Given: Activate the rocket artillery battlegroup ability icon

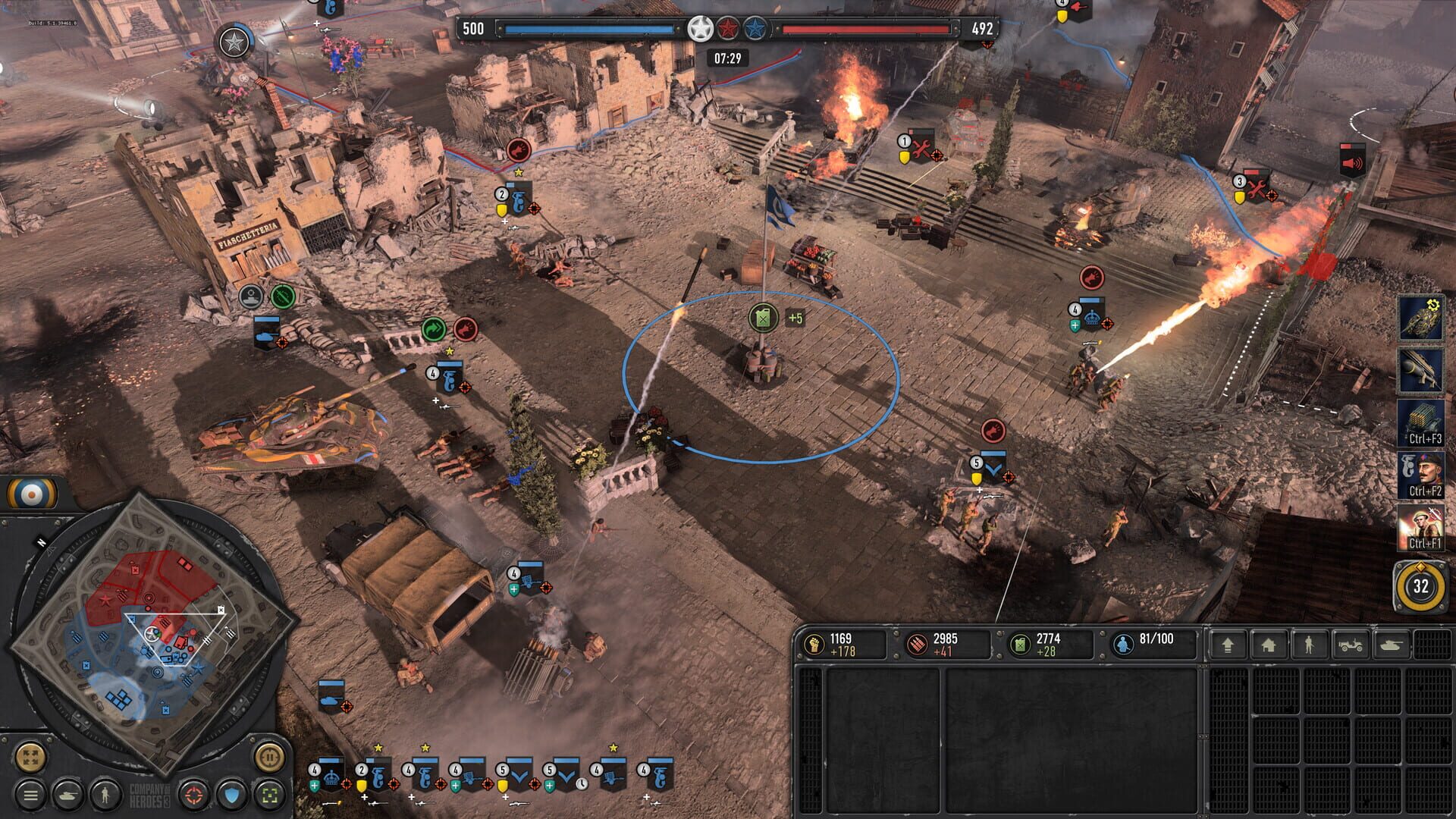Looking at the screenshot, I should (1422, 368).
